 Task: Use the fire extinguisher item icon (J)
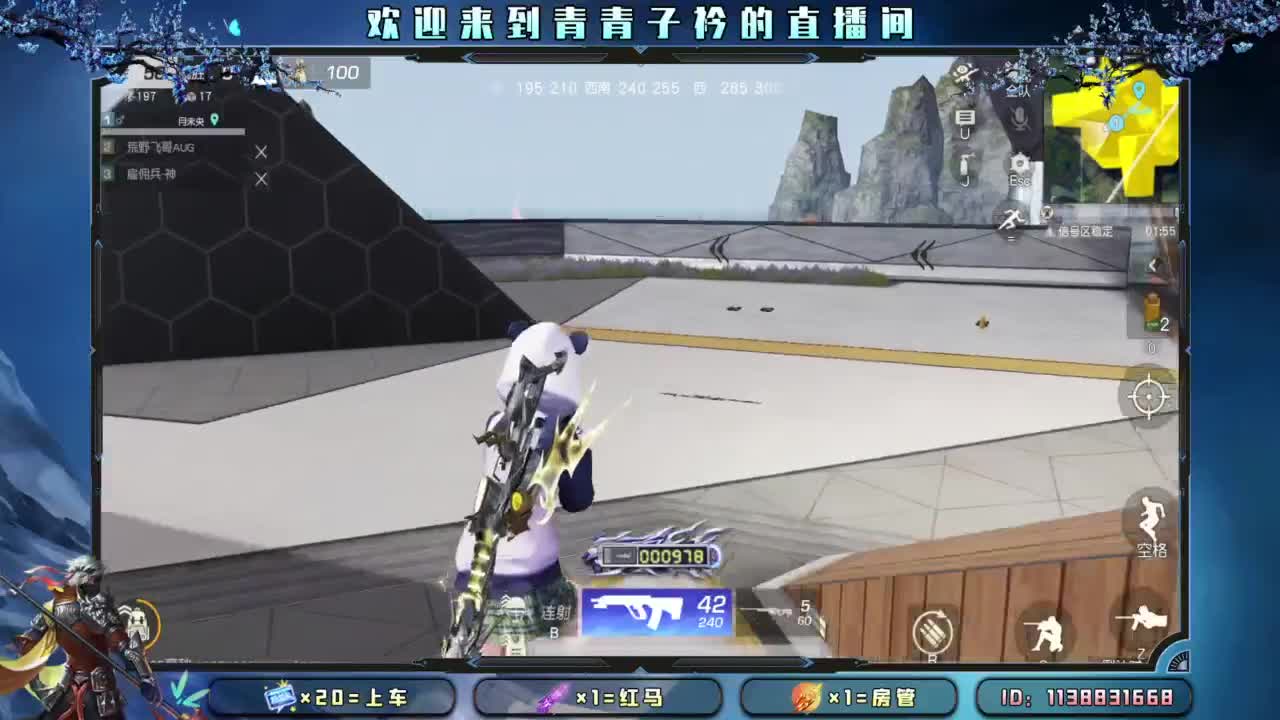click(964, 163)
